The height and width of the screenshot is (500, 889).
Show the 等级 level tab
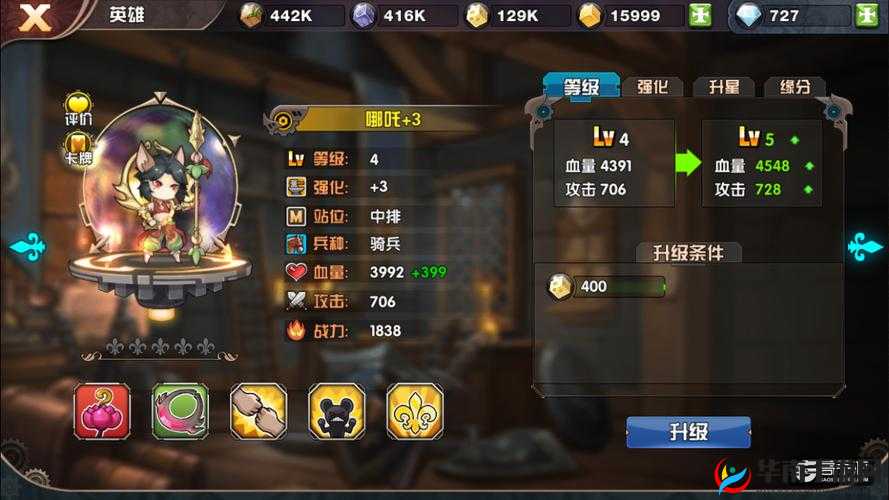pyautogui.click(x=581, y=87)
